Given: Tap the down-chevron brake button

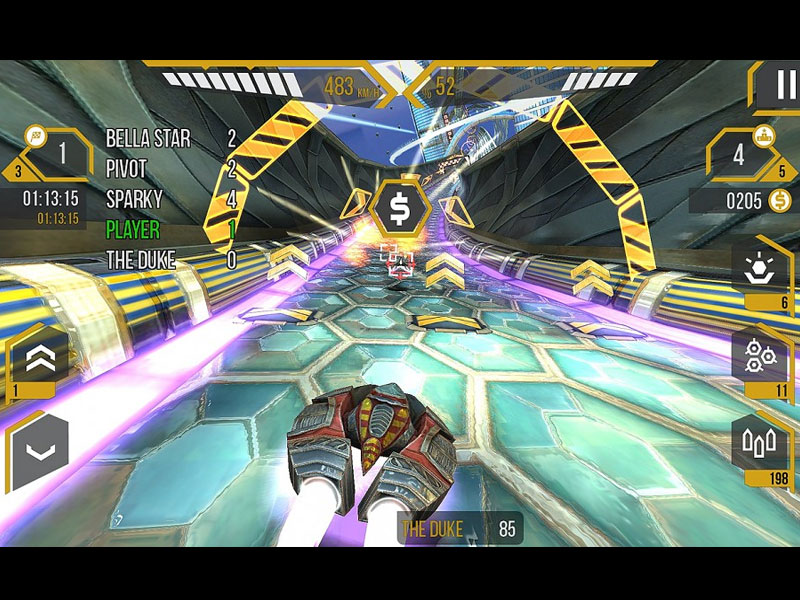Looking at the screenshot, I should point(40,451).
